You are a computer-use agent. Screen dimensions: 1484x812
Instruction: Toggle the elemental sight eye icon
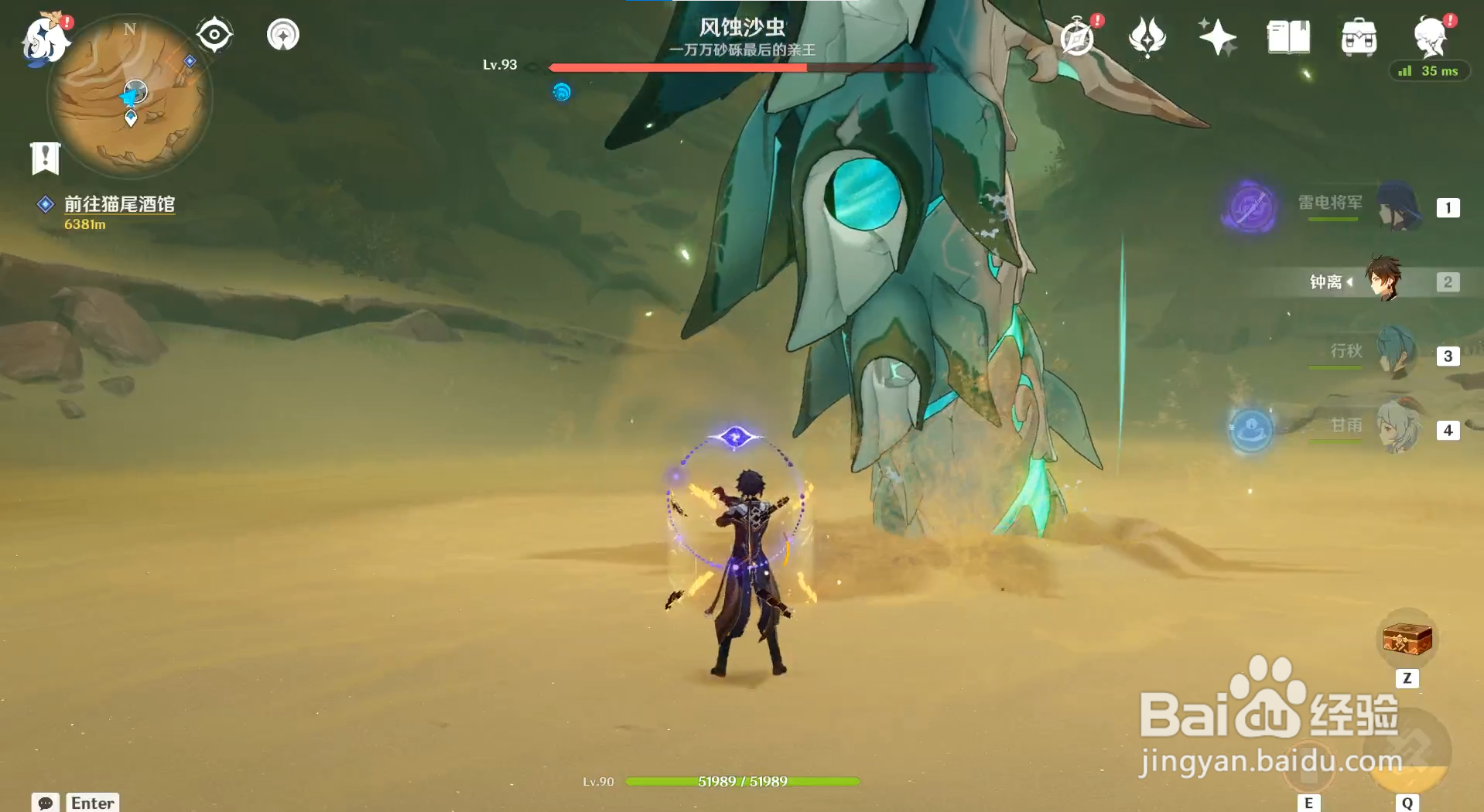coord(214,33)
